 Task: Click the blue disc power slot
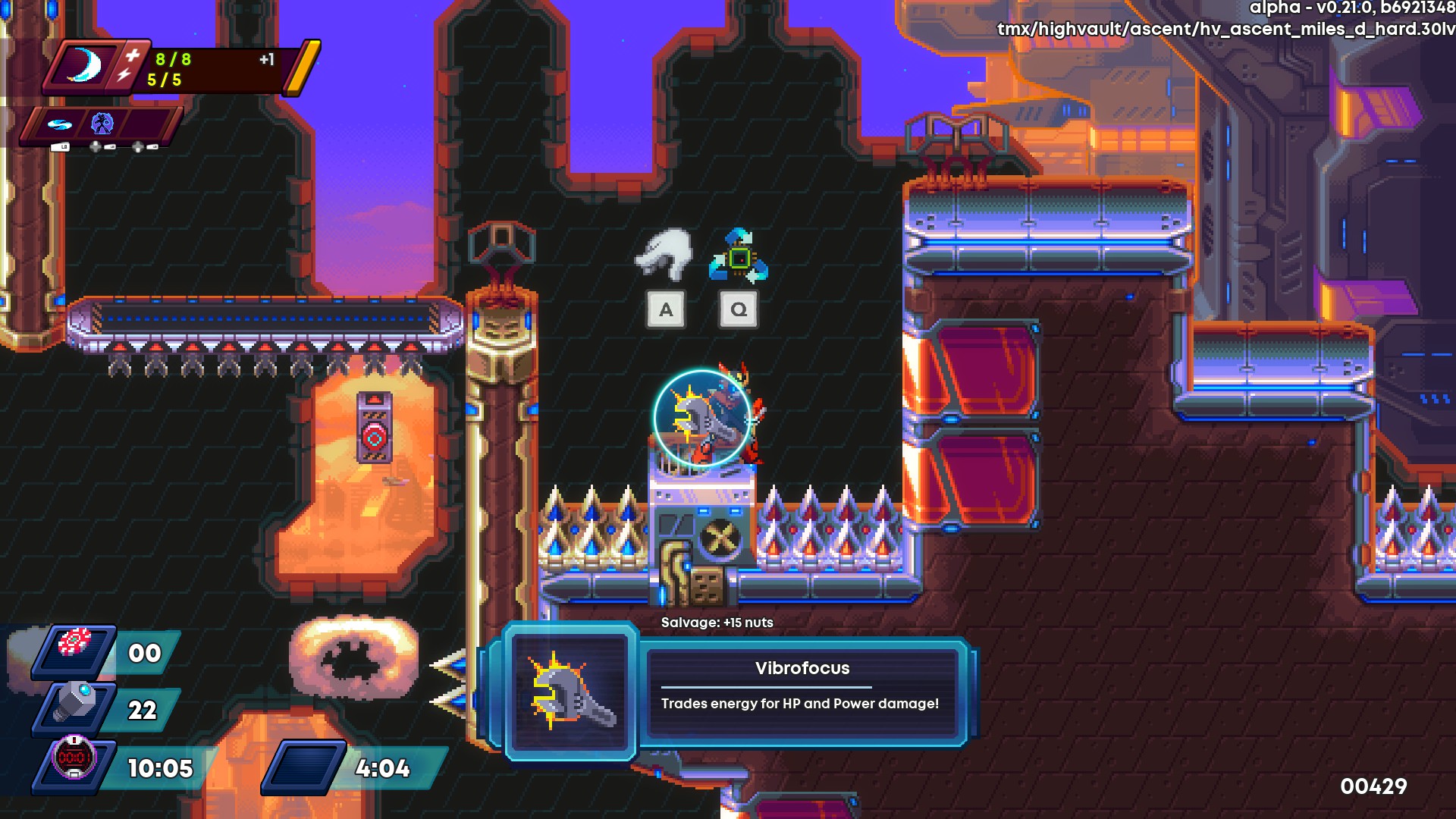pos(59,124)
